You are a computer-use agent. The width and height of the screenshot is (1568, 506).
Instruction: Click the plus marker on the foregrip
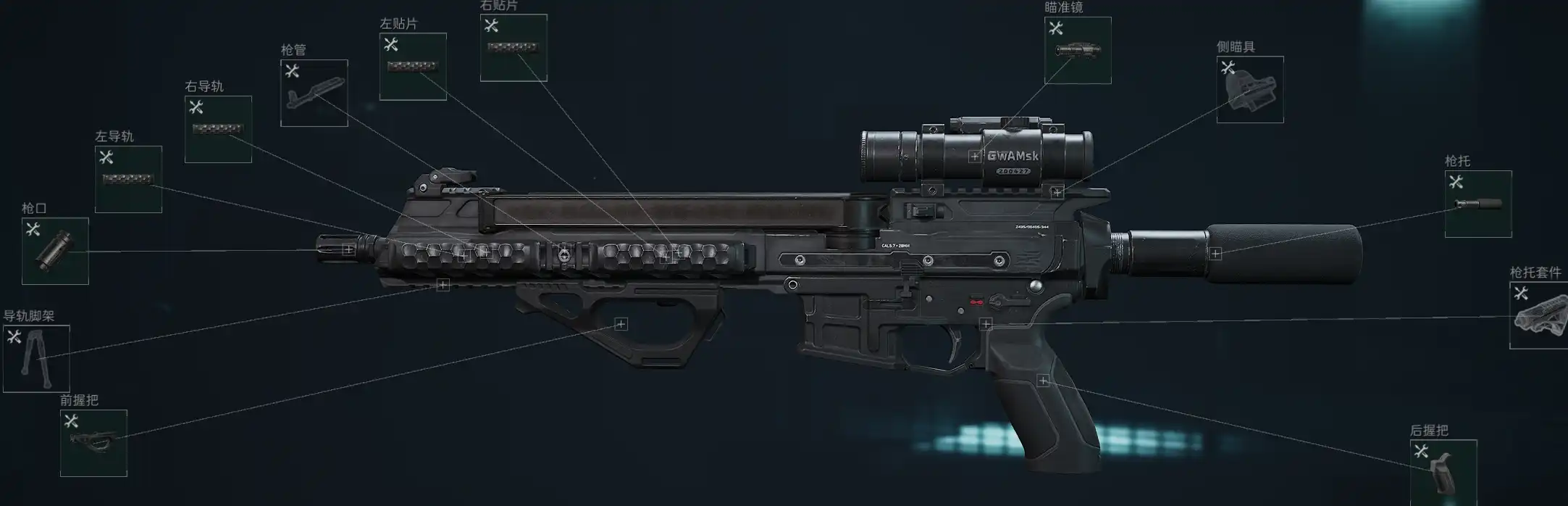pyautogui.click(x=621, y=324)
